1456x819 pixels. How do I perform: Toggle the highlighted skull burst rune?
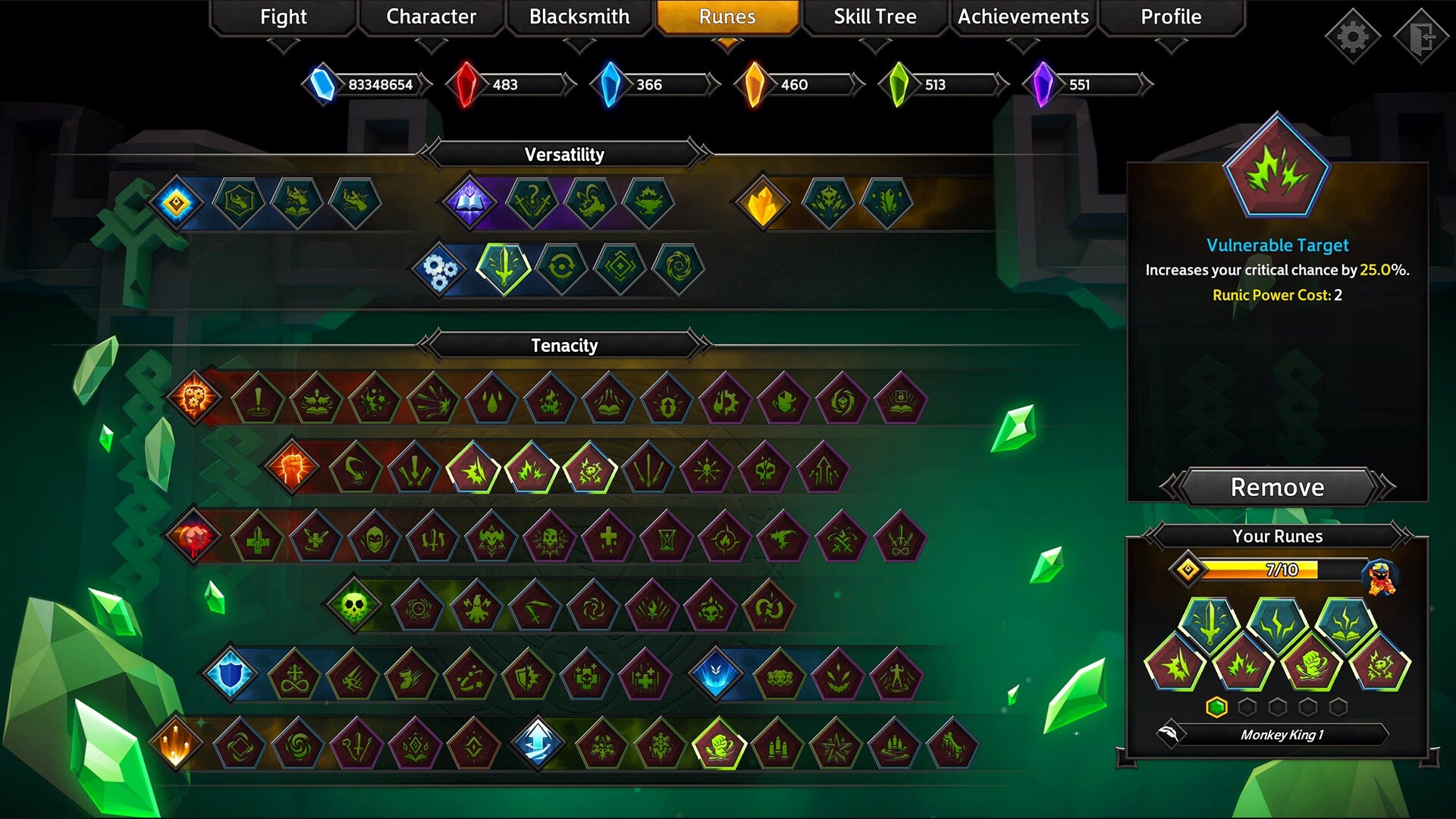tap(595, 467)
